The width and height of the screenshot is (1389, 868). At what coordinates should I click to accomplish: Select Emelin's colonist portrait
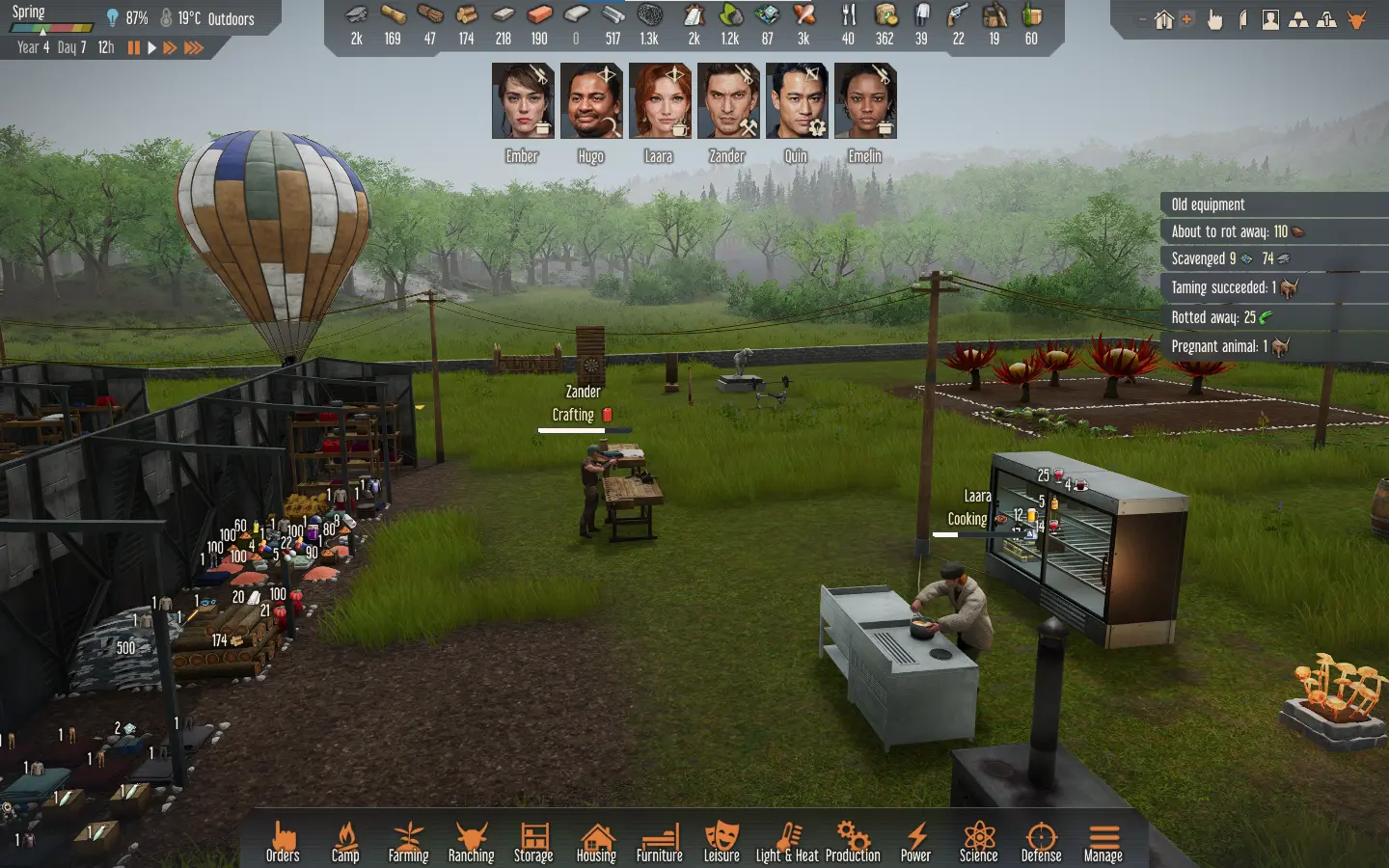(865, 101)
